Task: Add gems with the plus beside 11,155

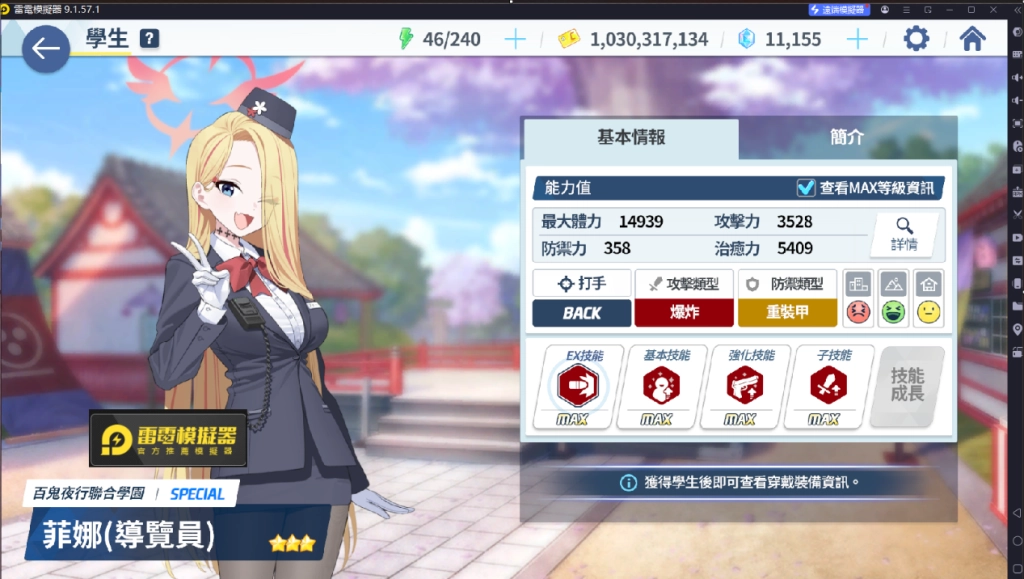Action: (x=857, y=39)
